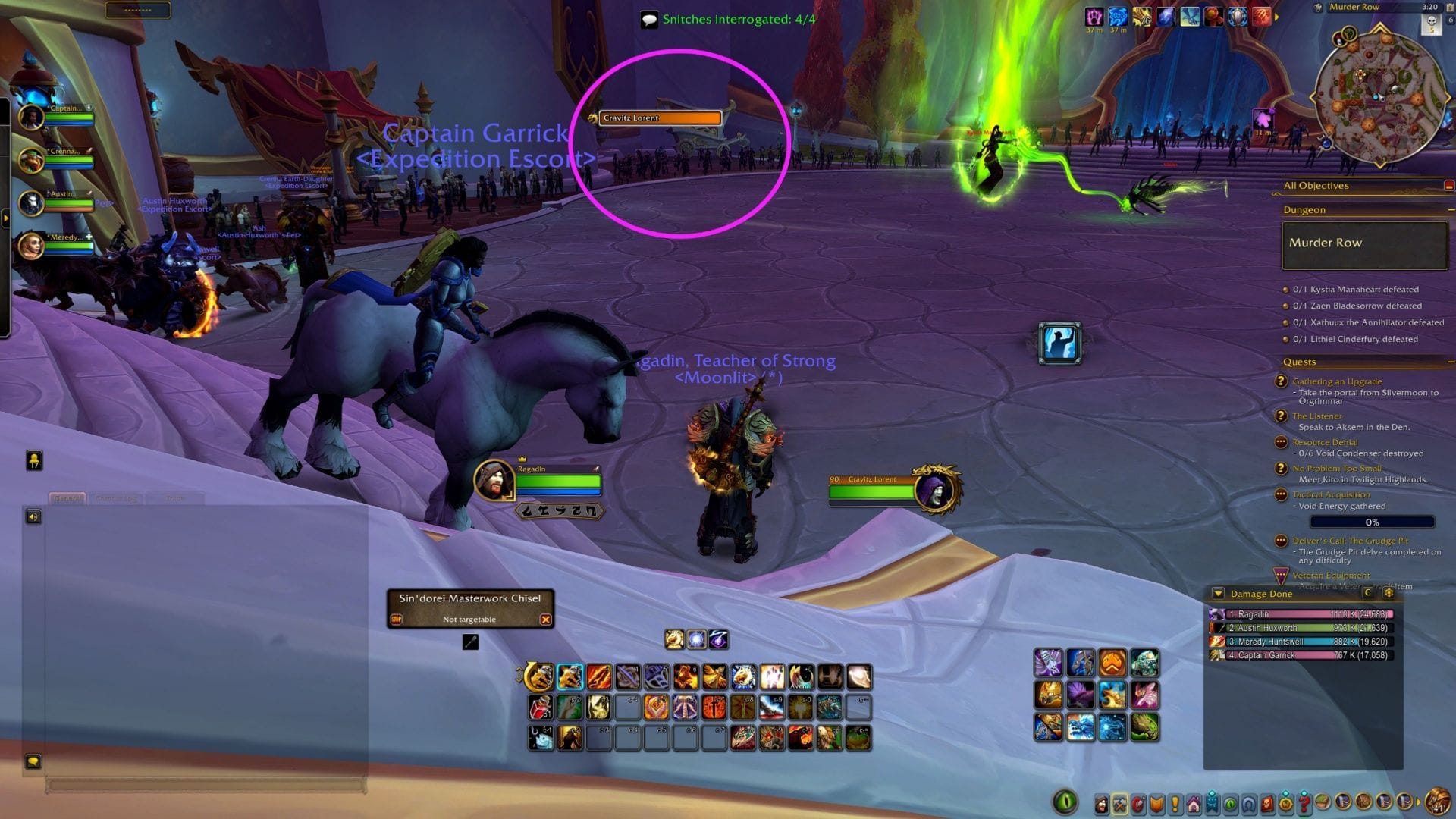Viewport: 1456px width, 819px height.
Task: Switch to the Combat Log chat tab
Action: pyautogui.click(x=116, y=498)
